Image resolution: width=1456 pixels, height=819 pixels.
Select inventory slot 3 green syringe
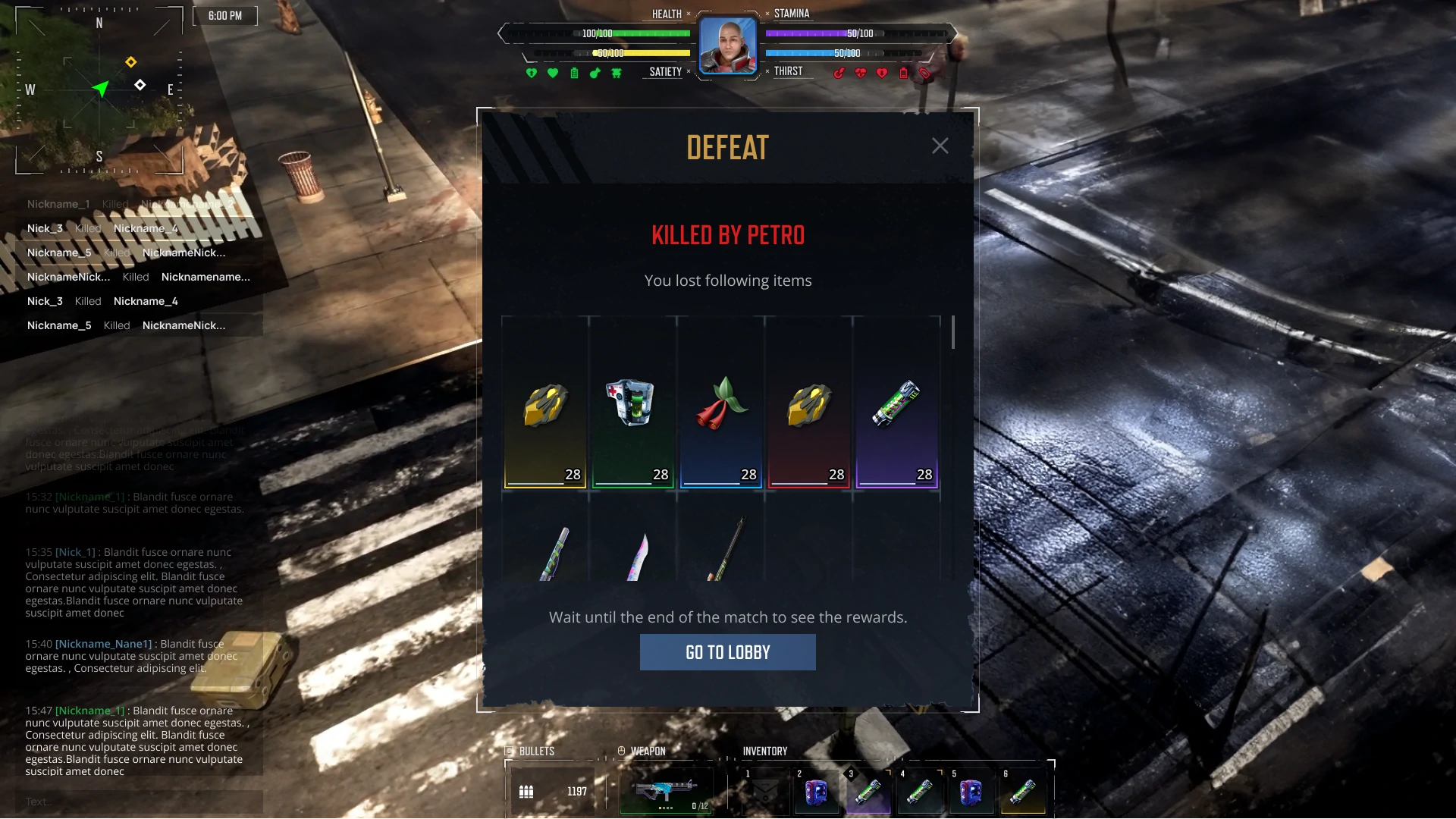tap(868, 792)
